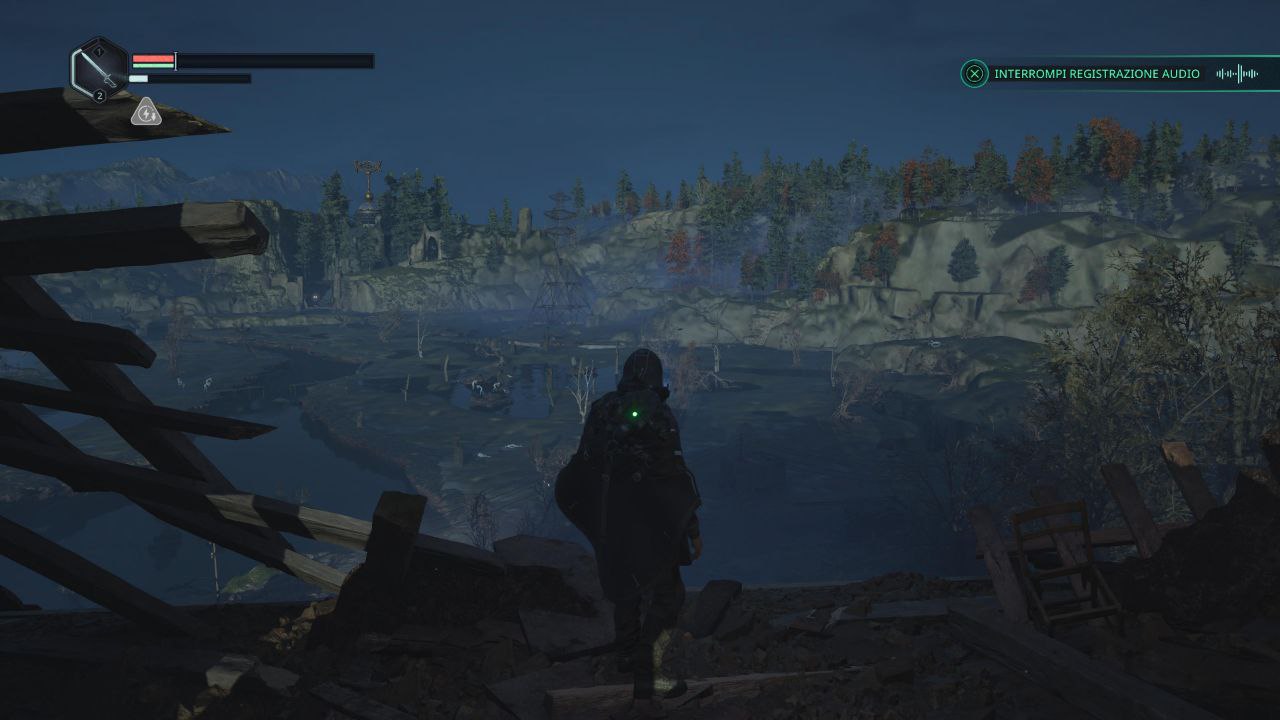Screen dimensions: 1280x720
Task: Select the sword weapon hexagon slot
Action: (99, 70)
